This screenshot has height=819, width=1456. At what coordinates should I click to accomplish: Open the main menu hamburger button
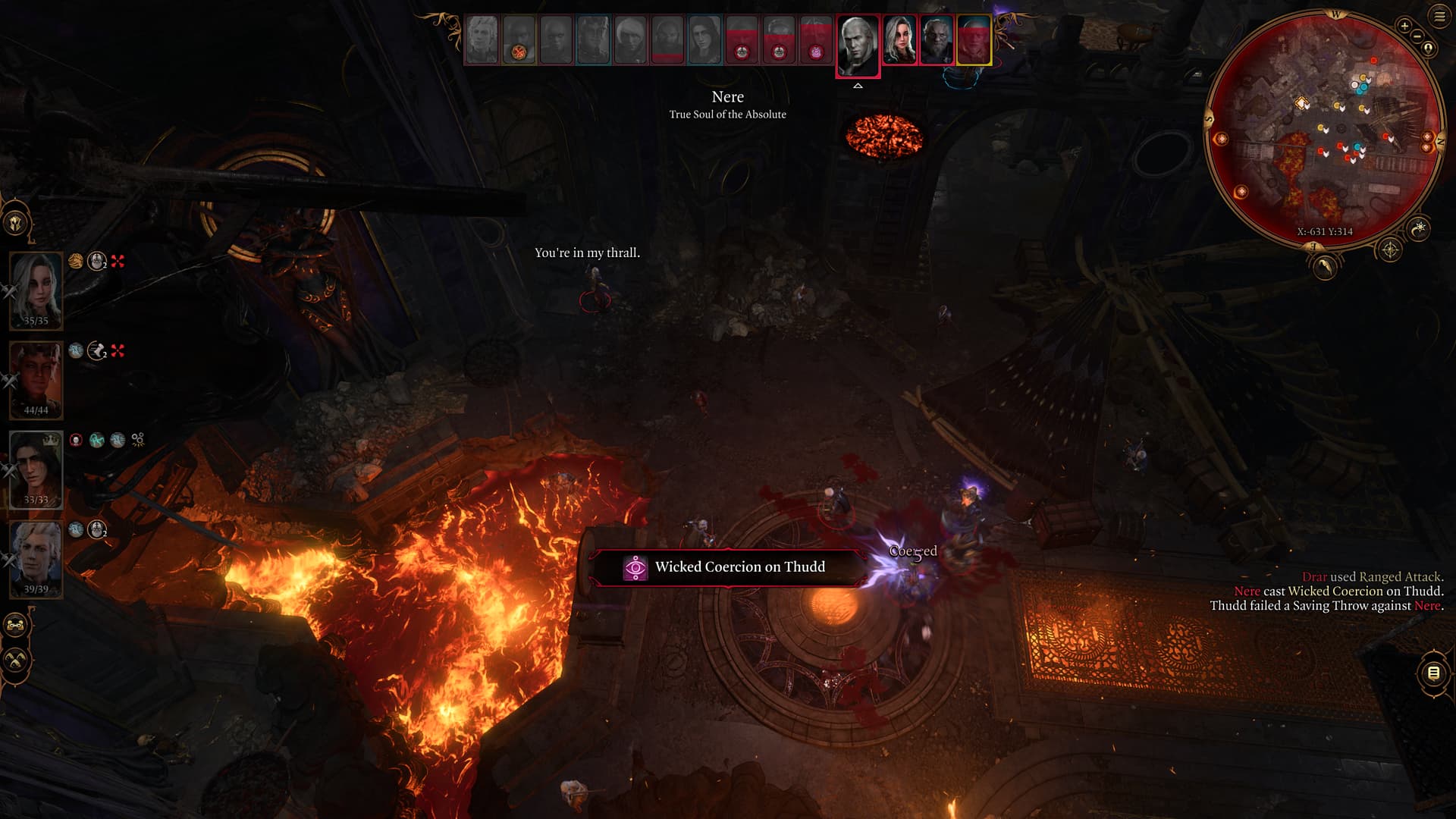click(x=1439, y=16)
